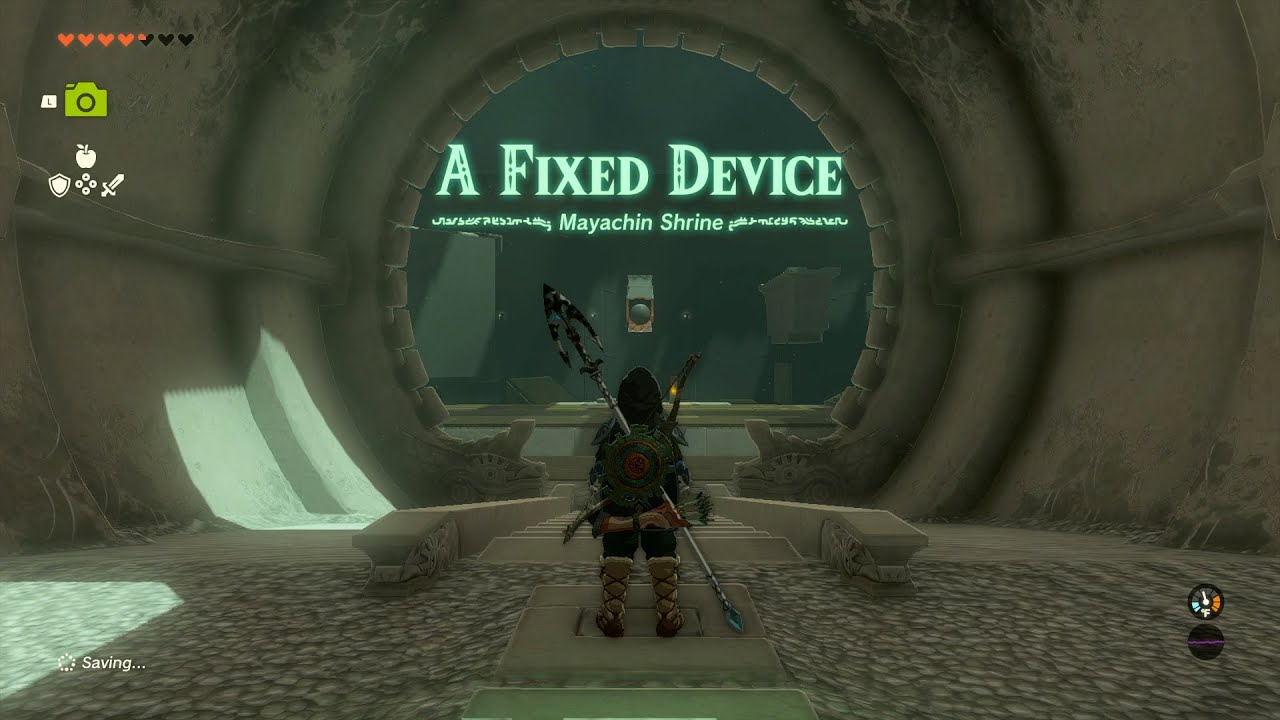Click the noise detection circle below the thermometer
Screen dimensions: 1280x720
[x=1206, y=643]
